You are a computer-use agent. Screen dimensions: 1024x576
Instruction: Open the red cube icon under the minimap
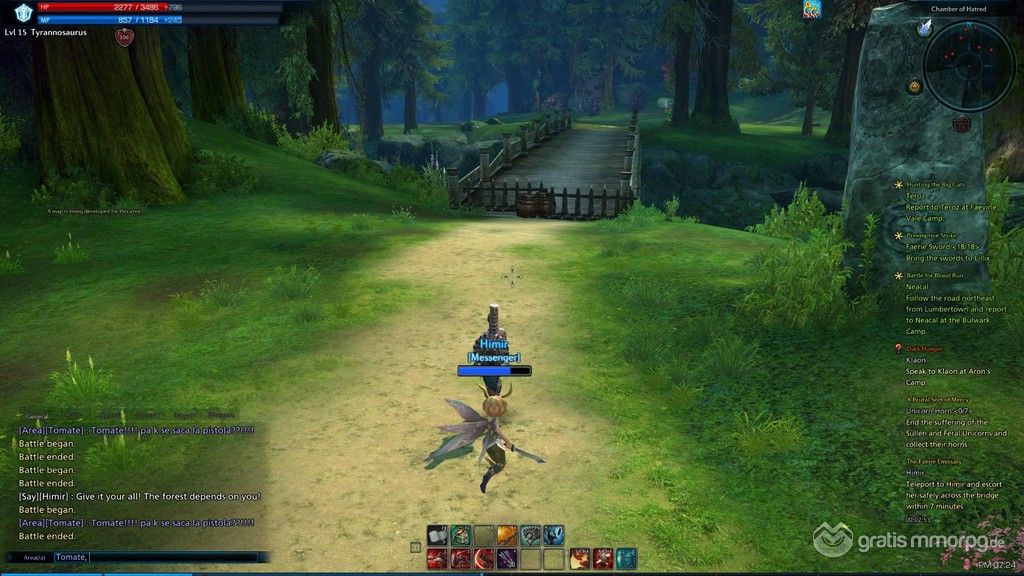(x=961, y=123)
